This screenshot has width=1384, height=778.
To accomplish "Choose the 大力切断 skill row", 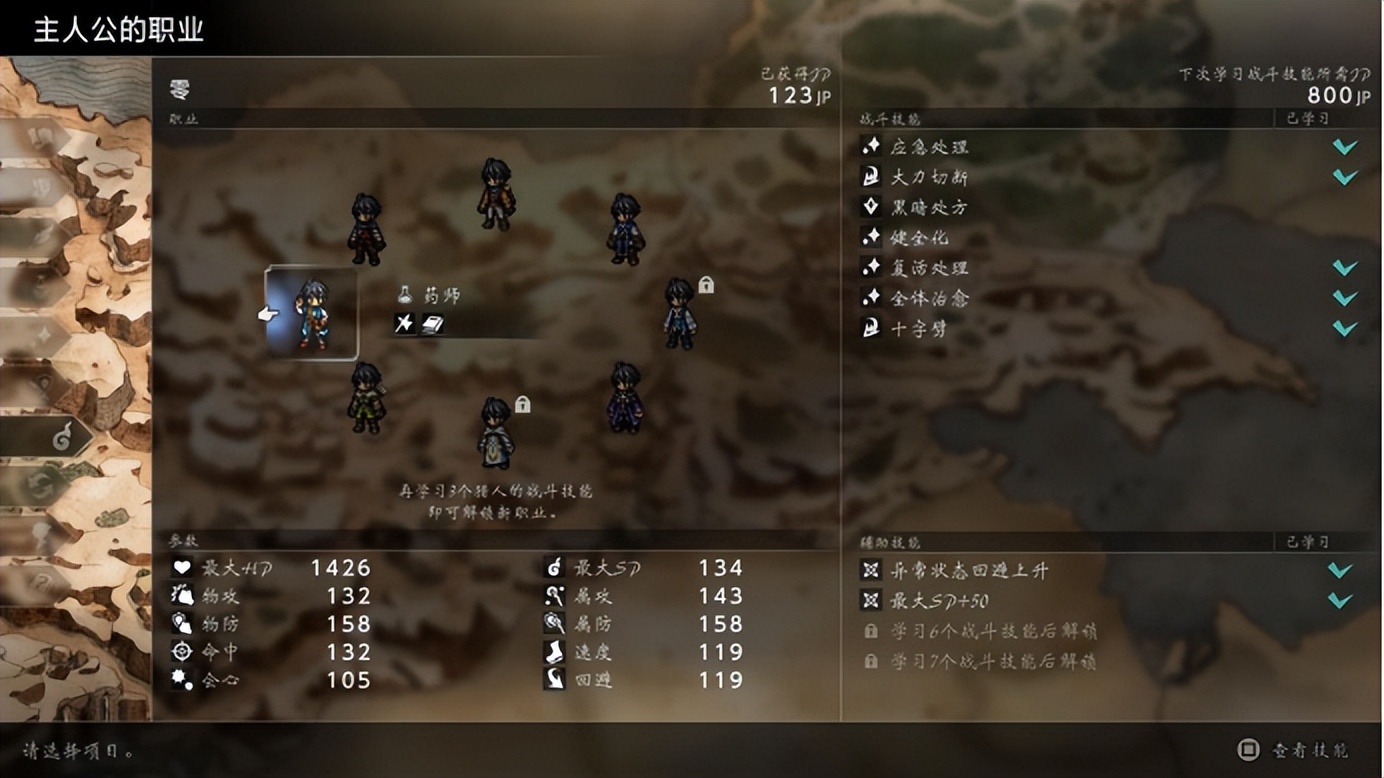I will click(930, 177).
